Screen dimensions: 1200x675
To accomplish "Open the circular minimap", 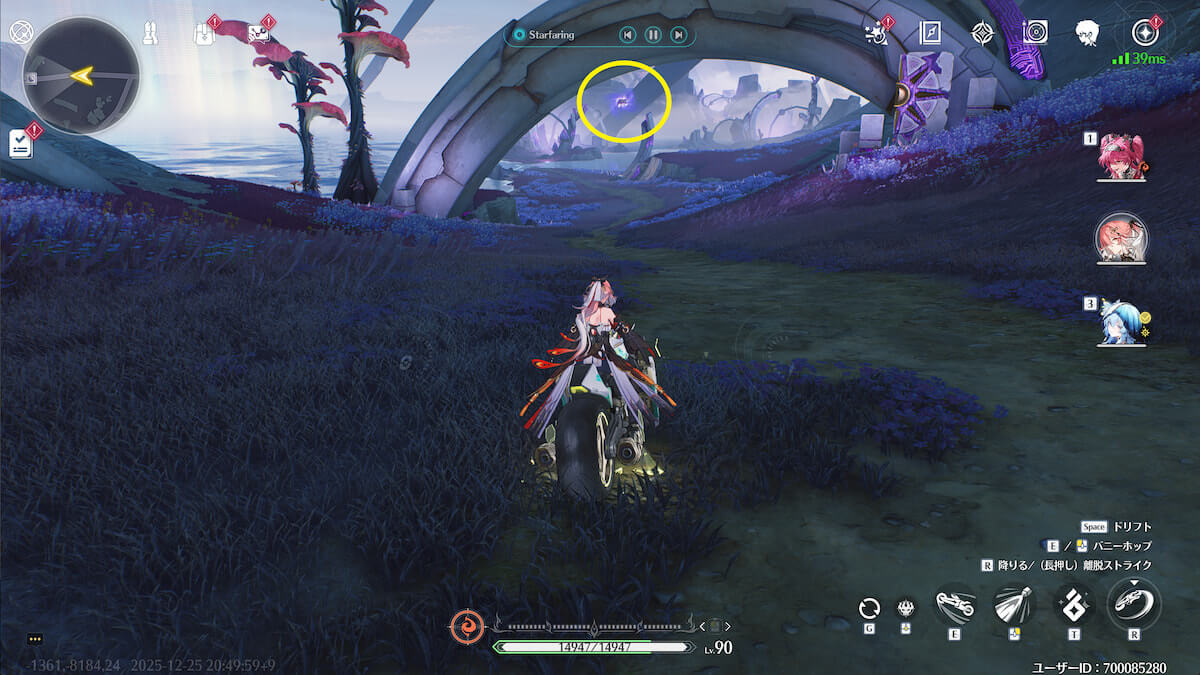I will tap(81, 75).
